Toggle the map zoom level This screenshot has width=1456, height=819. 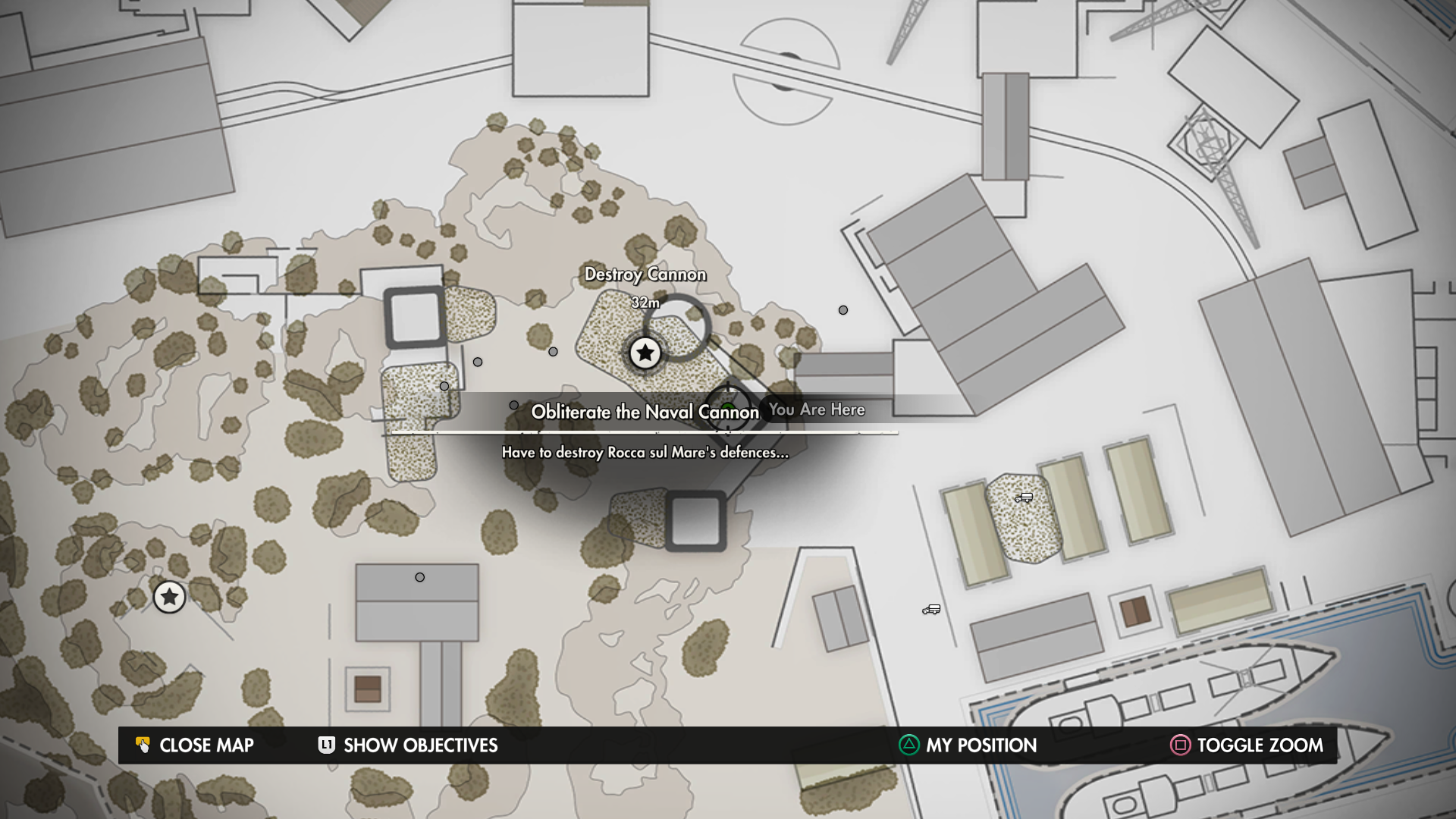pos(1247,745)
